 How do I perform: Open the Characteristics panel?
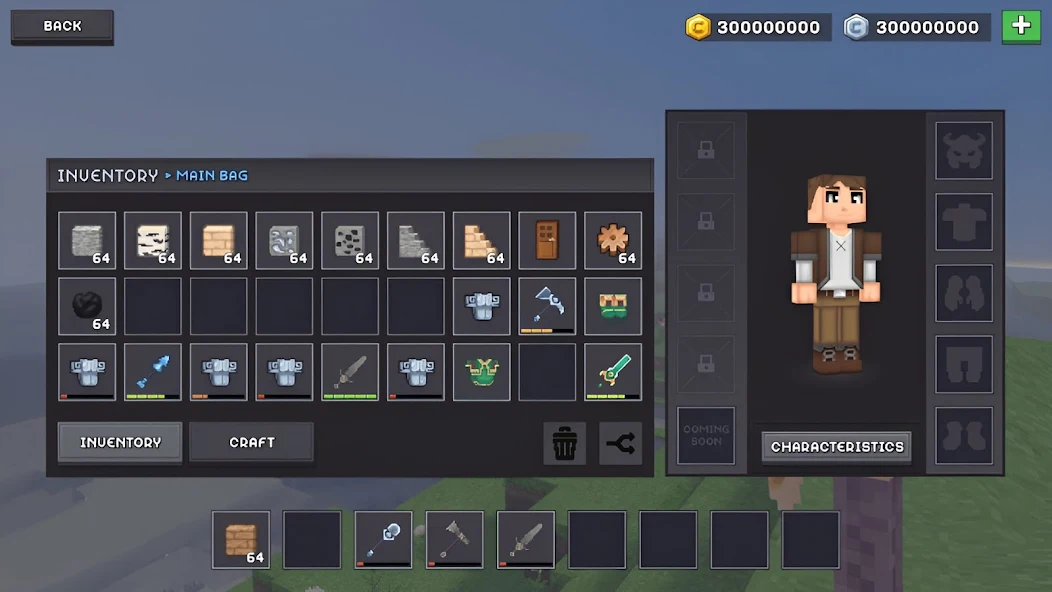tap(837, 447)
